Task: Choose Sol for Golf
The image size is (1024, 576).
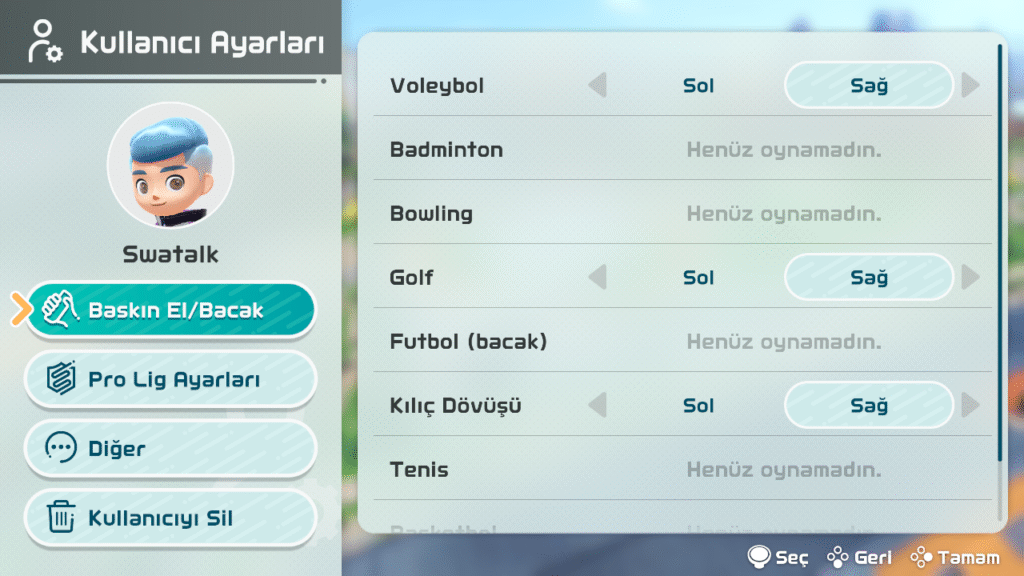Action: coord(698,278)
